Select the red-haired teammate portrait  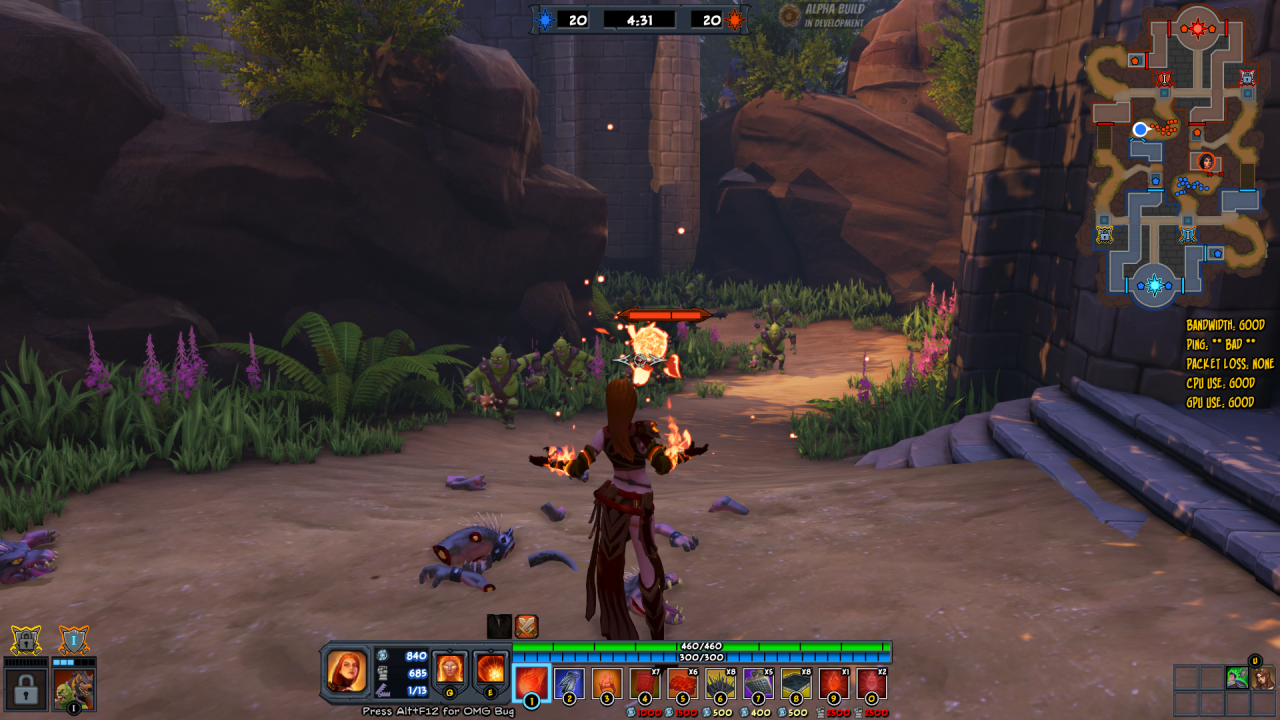point(1263,678)
